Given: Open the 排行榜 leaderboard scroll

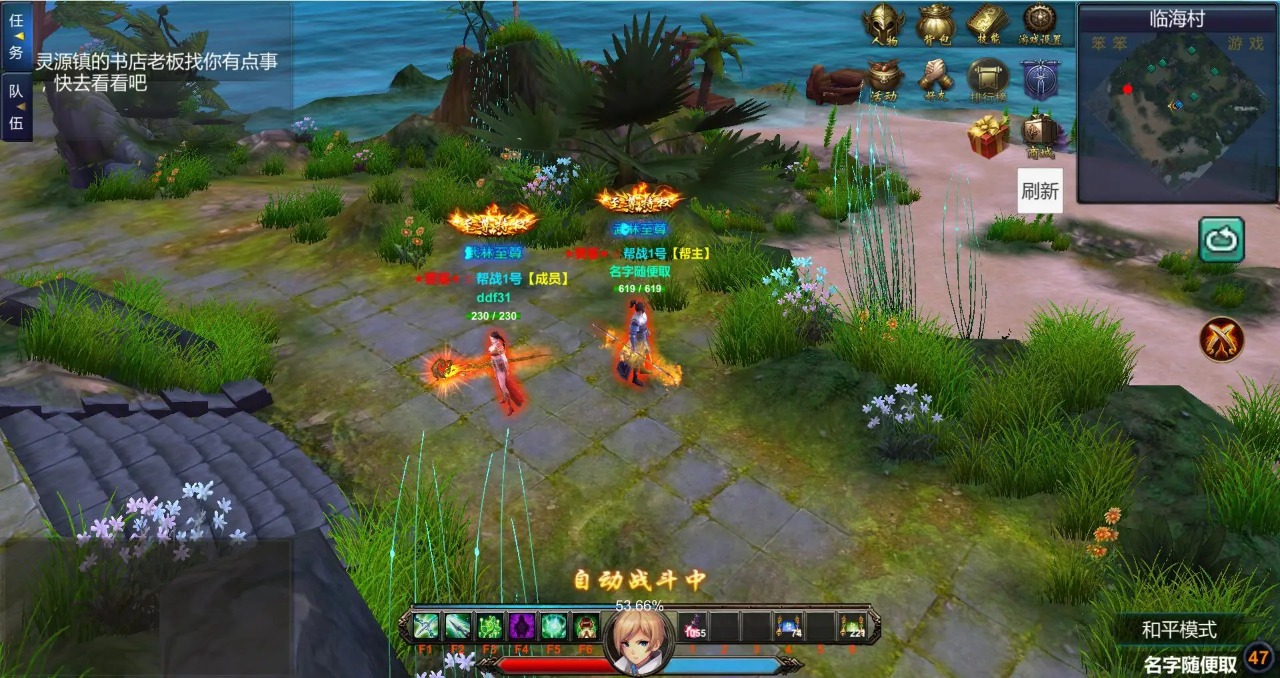Looking at the screenshot, I should pos(988,79).
